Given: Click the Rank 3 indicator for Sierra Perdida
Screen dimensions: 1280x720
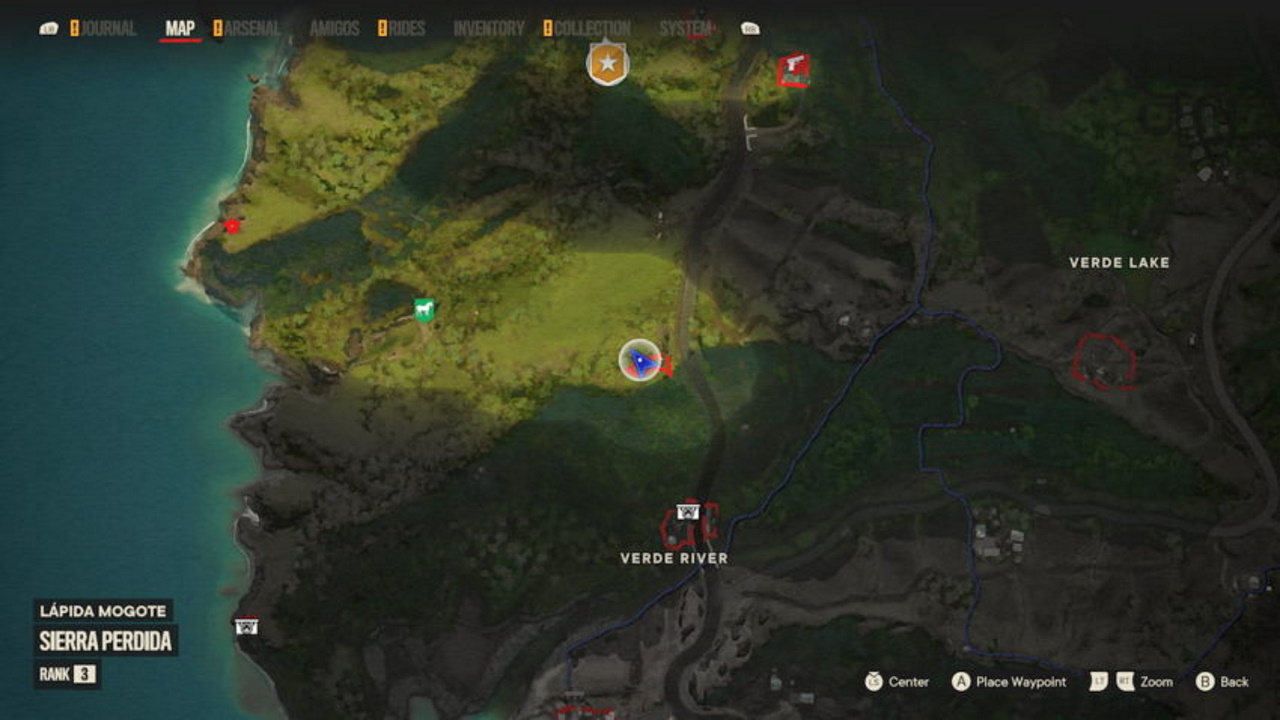Looking at the screenshot, I should click(x=85, y=673).
